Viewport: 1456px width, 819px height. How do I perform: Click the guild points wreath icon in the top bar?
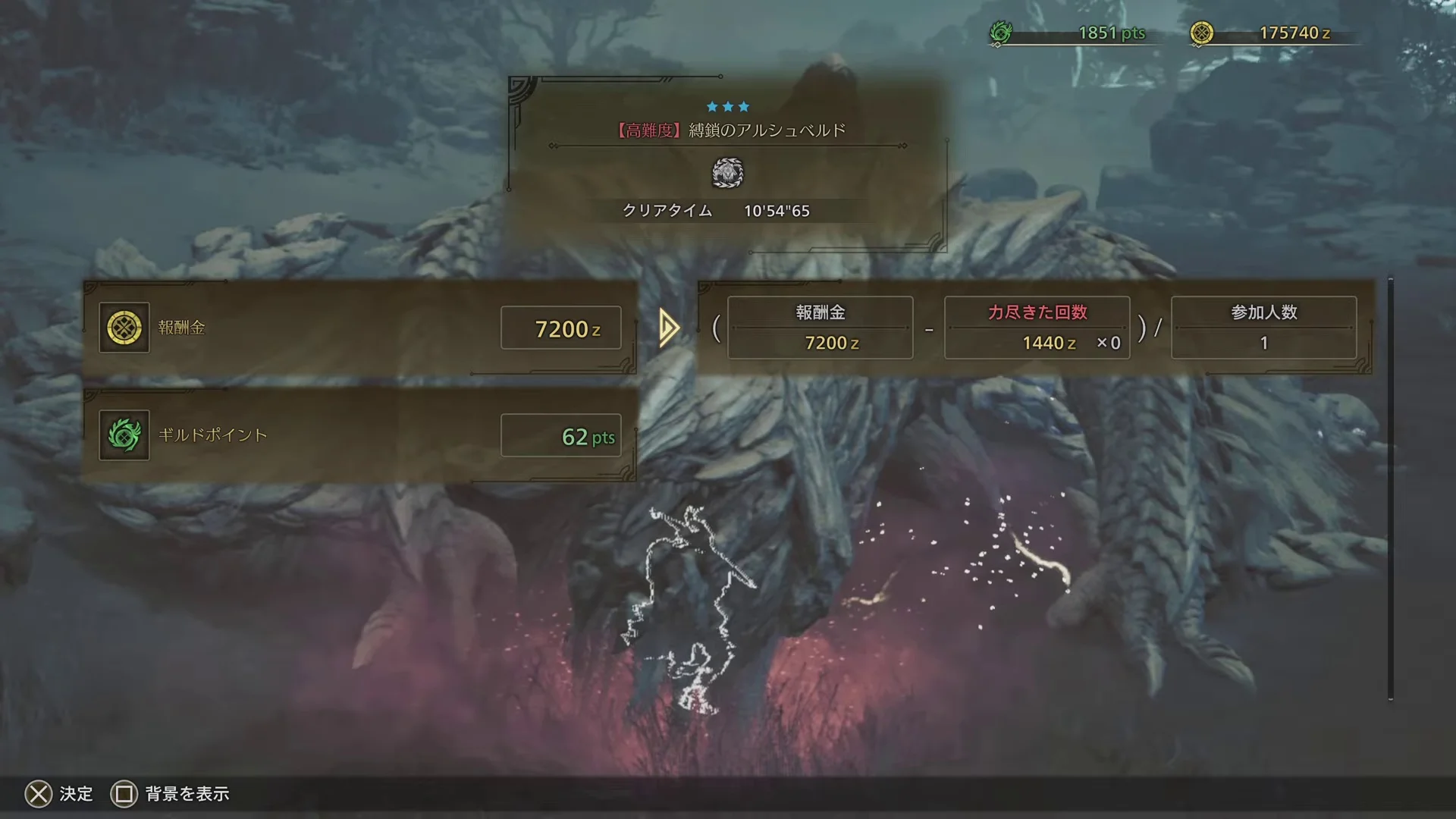pyautogui.click(x=1003, y=33)
